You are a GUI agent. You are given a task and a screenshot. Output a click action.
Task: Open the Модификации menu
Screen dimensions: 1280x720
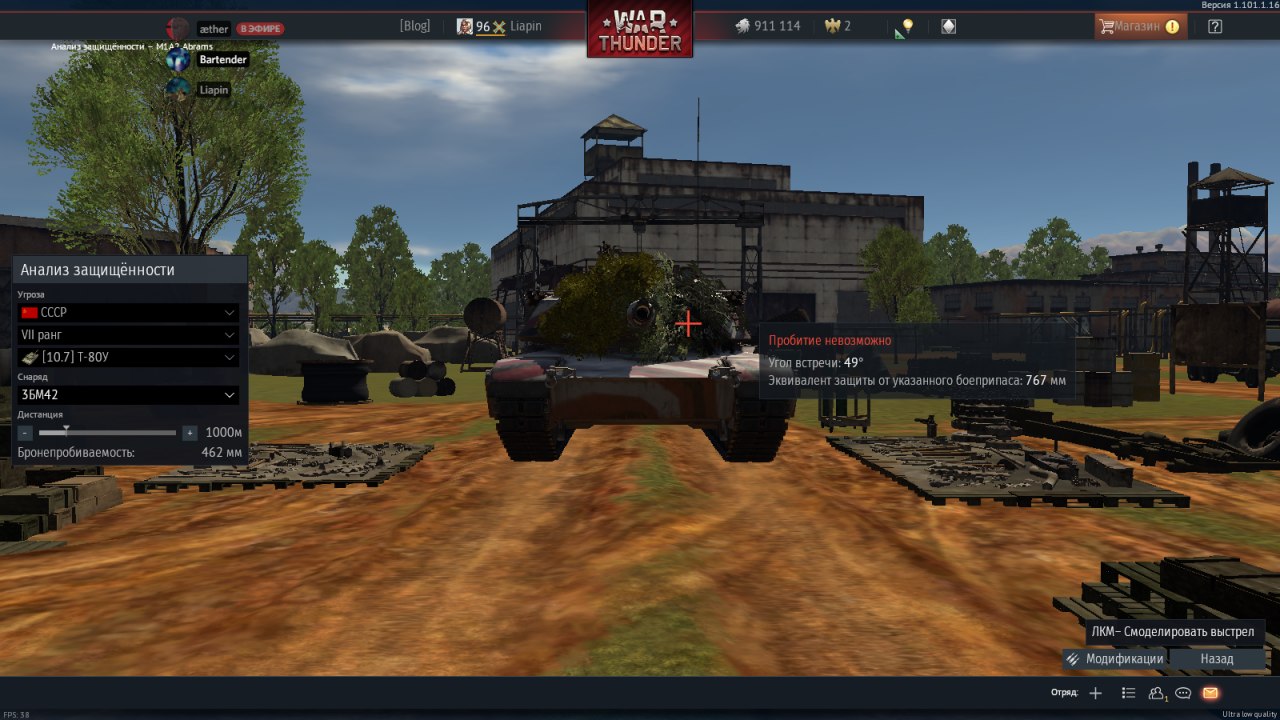pos(1115,659)
